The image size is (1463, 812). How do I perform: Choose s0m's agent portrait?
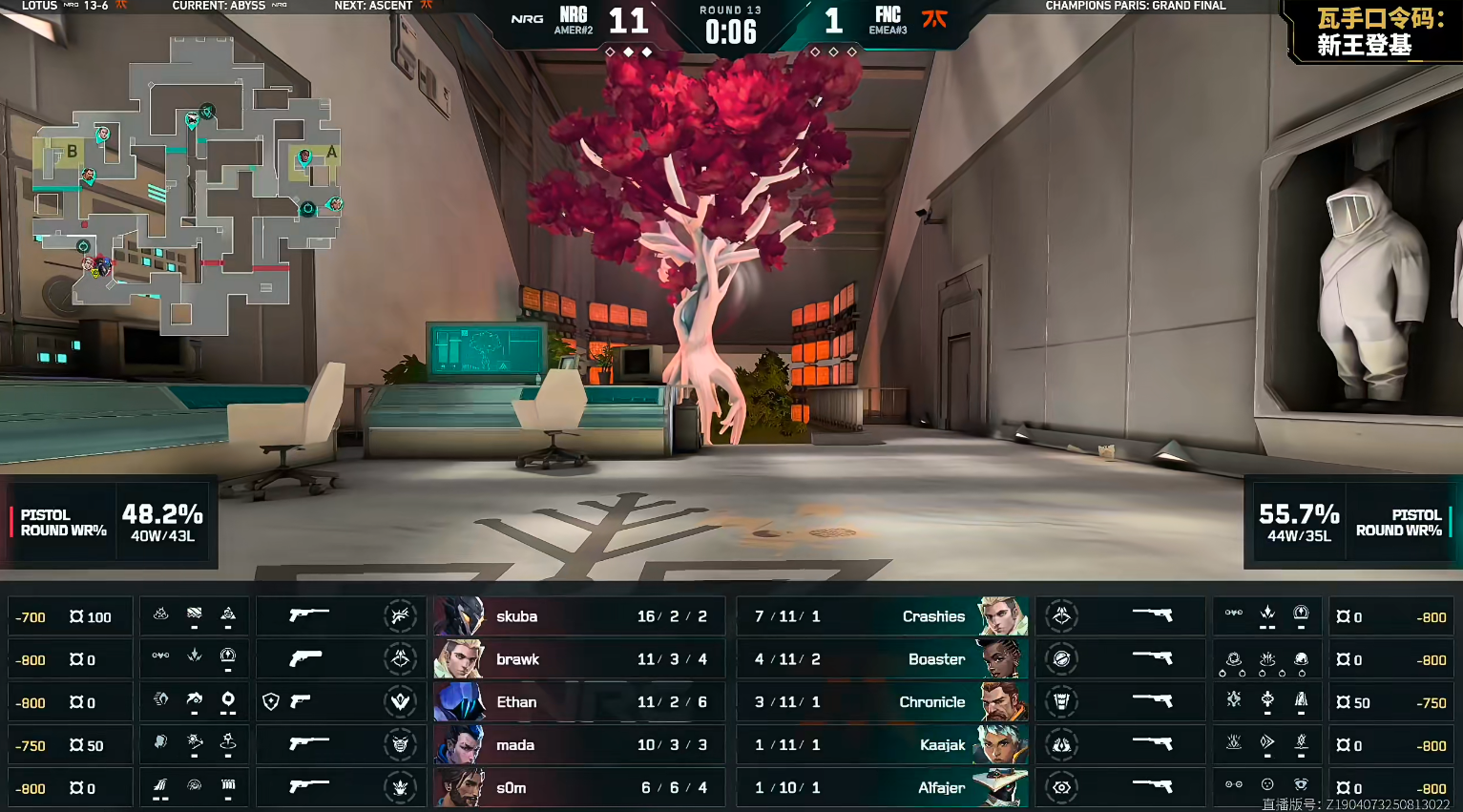click(x=461, y=788)
